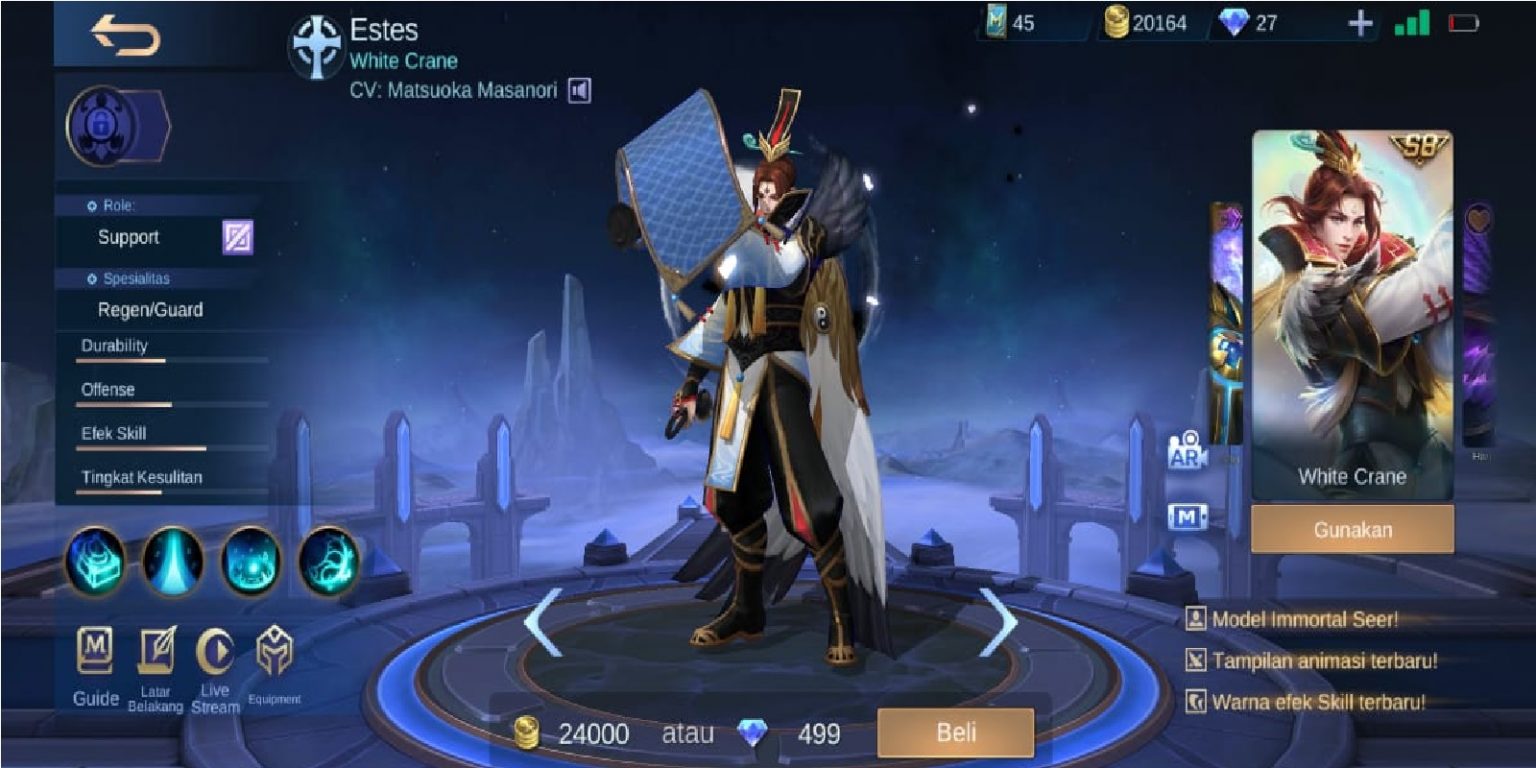This screenshot has width=1536, height=768.
Task: Toggle the favorite heart on the skin panel
Action: [1477, 219]
